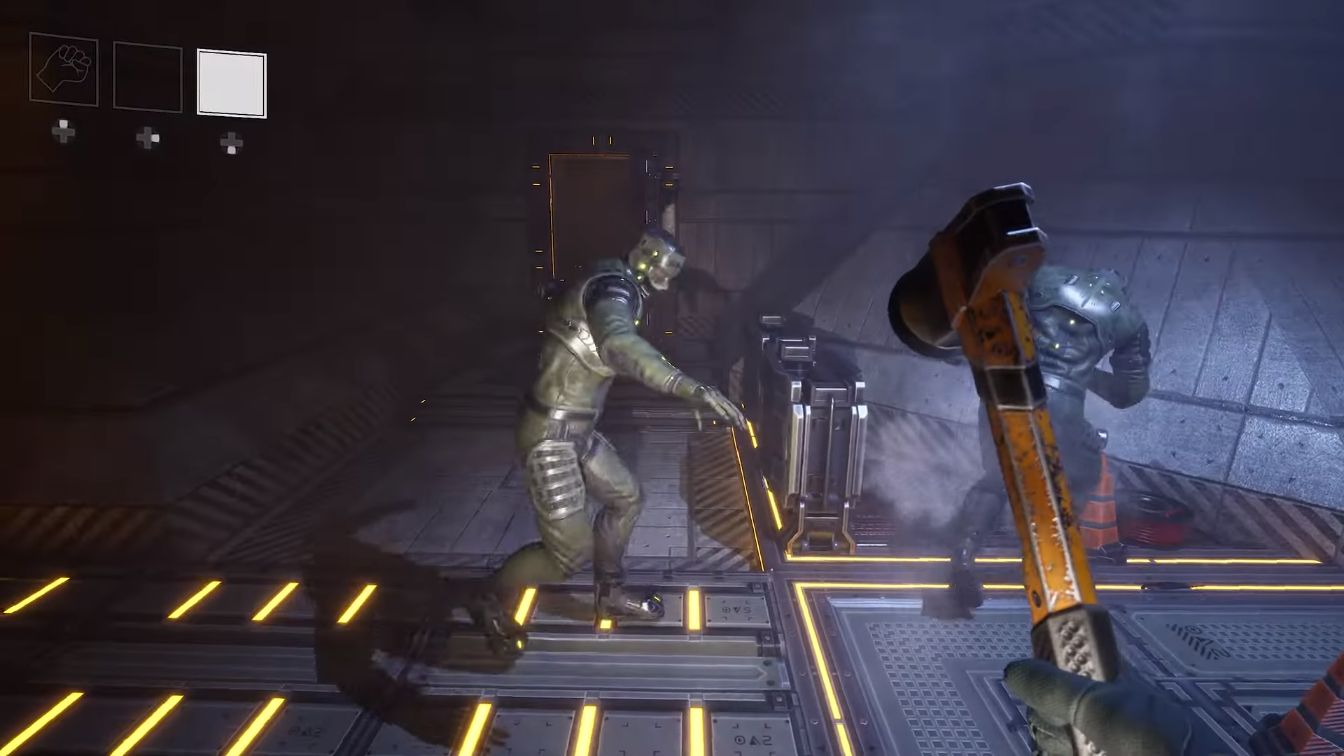Select the fist unarmed weapon slot
This screenshot has width=1344, height=756.
click(64, 68)
